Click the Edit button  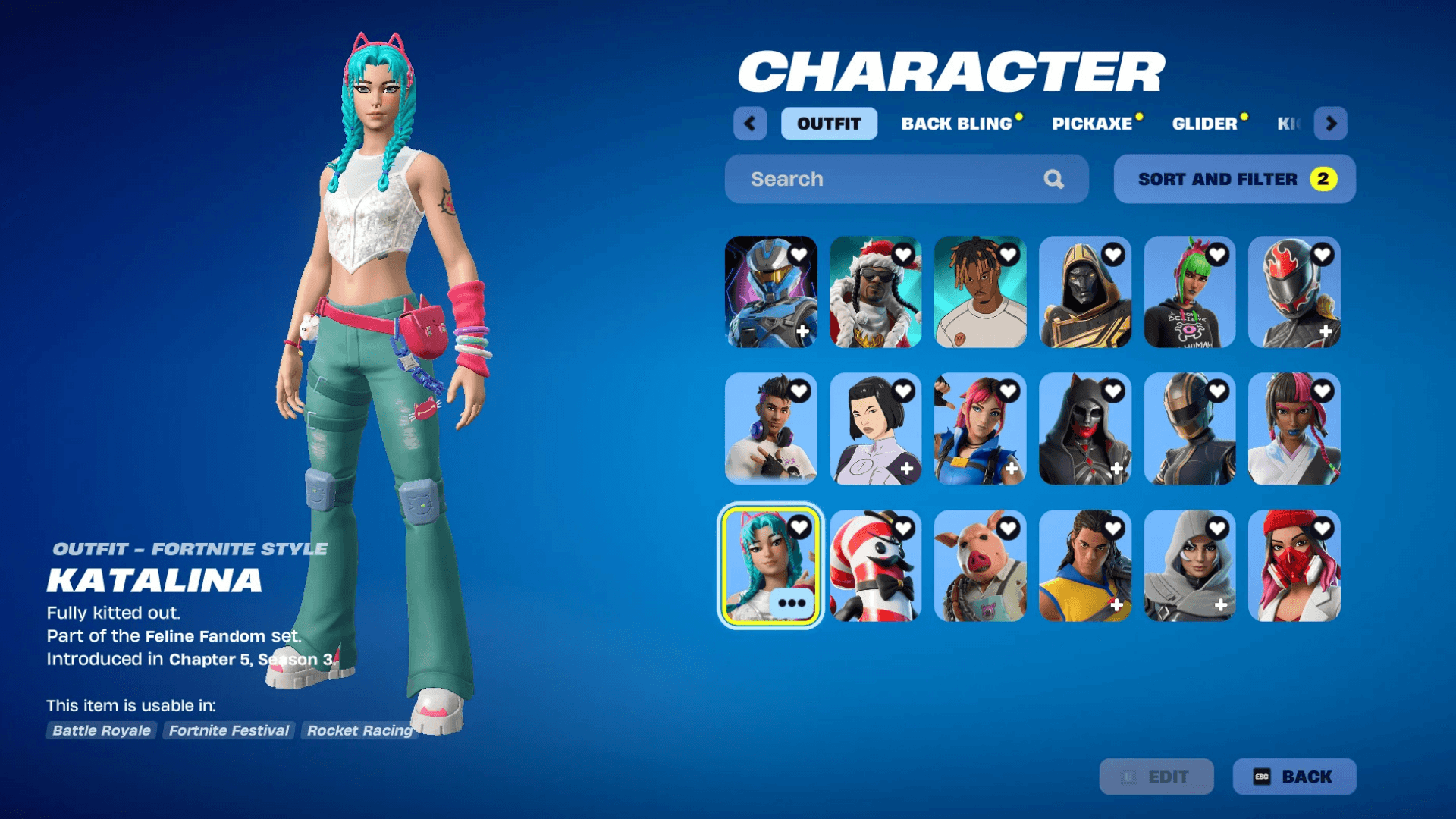point(1157,777)
